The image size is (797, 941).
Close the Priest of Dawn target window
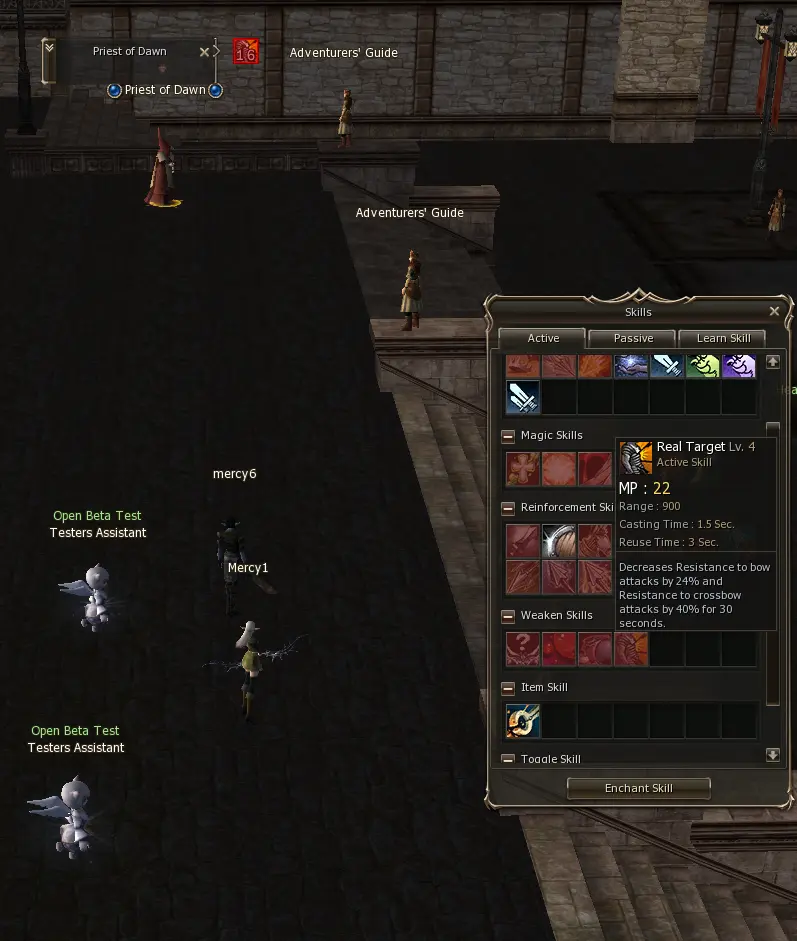coord(205,52)
